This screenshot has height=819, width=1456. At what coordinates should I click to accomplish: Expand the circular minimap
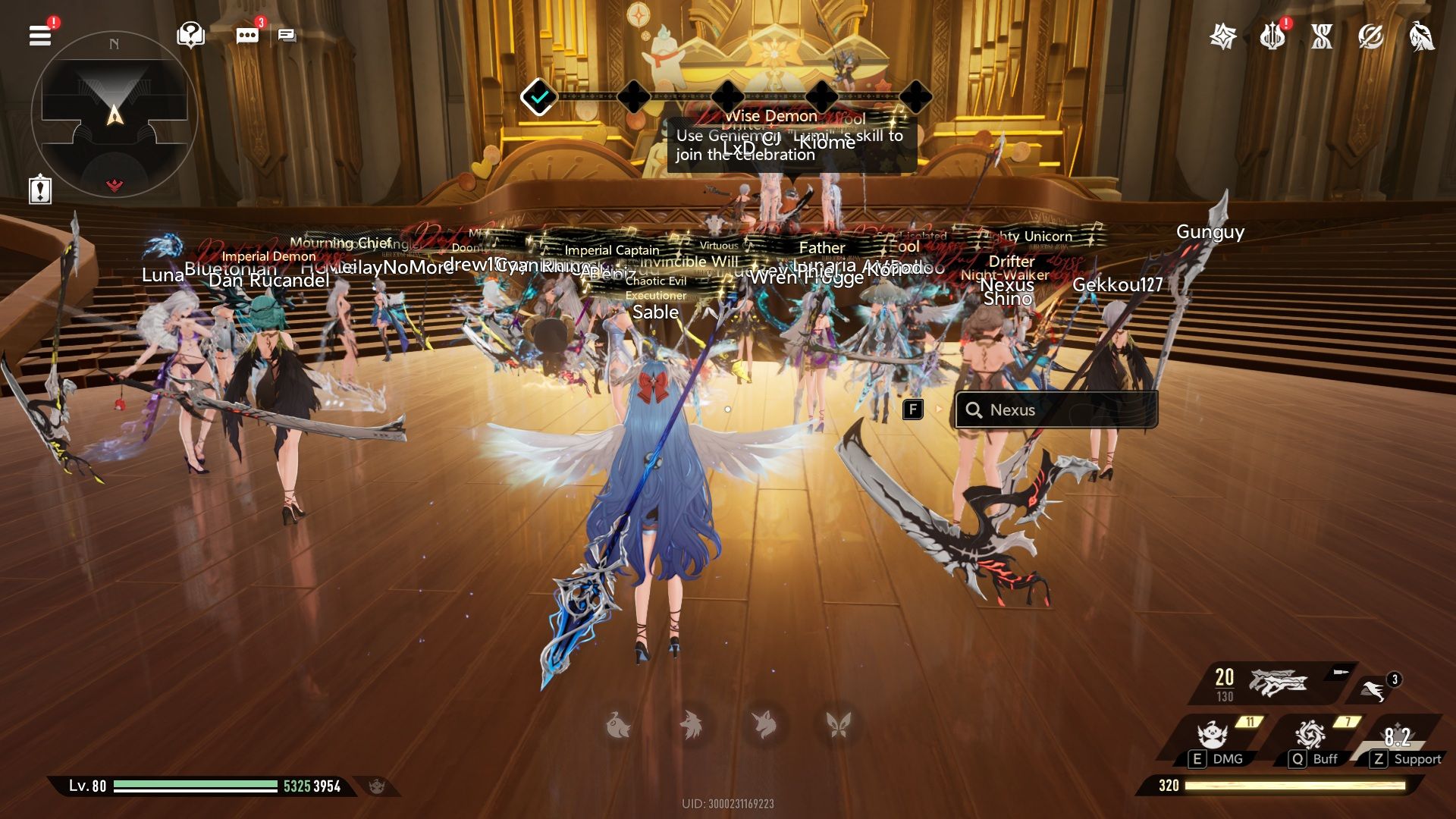(115, 115)
